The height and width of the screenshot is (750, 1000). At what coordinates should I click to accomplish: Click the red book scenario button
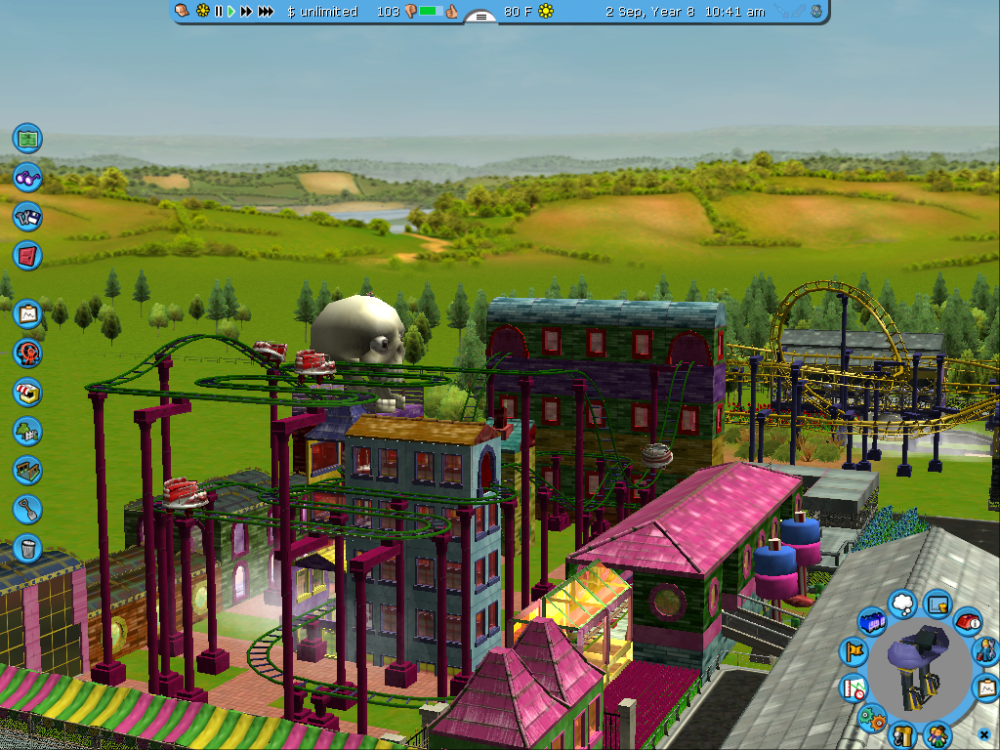(x=27, y=255)
